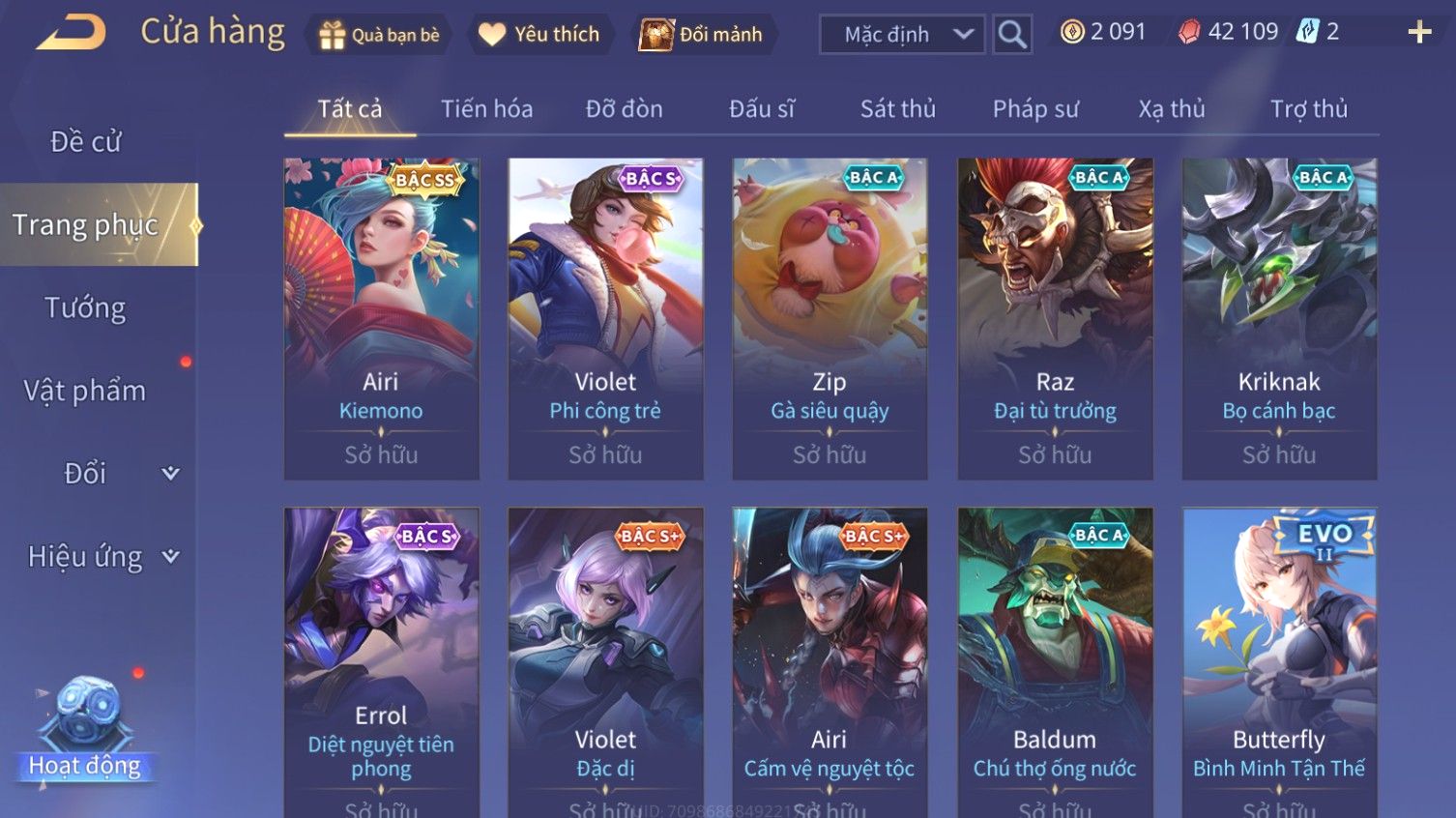The image size is (1456, 818).
Task: Open Đổi mảnh fragment exchange
Action: (x=702, y=35)
